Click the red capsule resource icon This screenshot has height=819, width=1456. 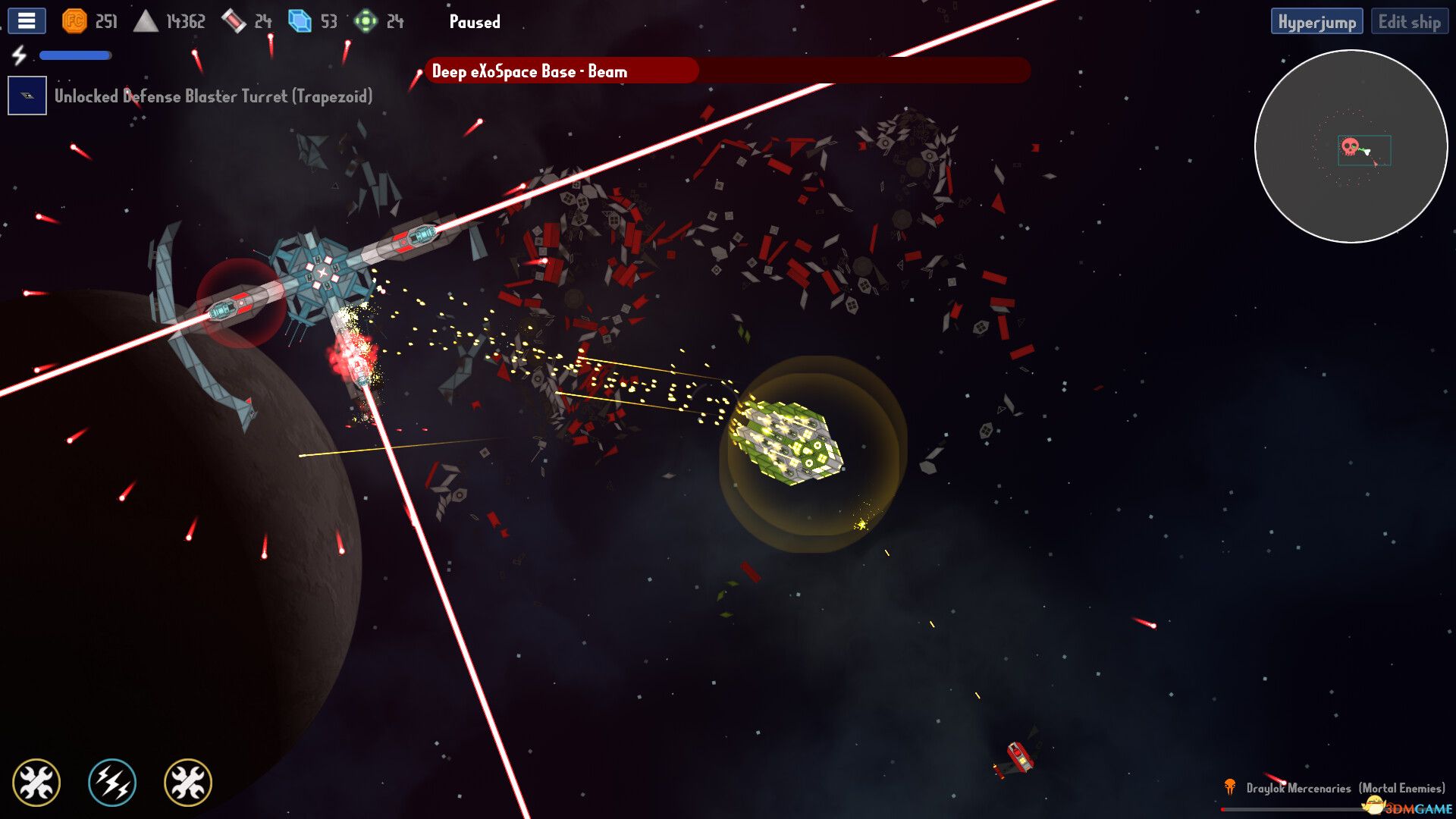[x=235, y=21]
